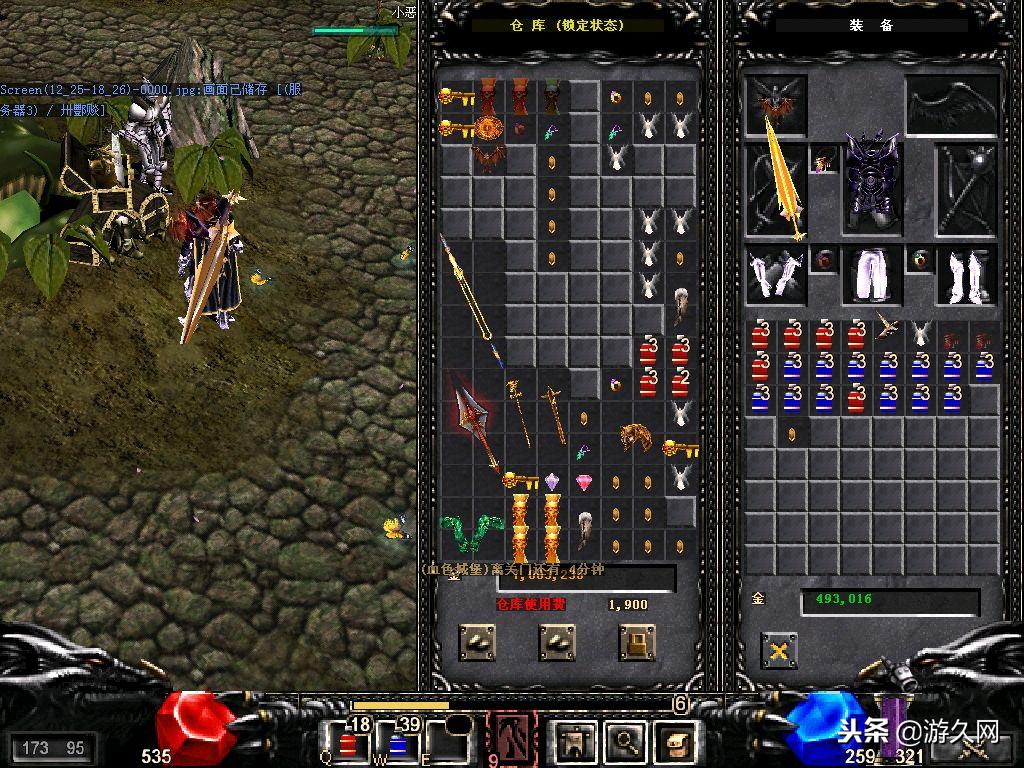Select the brown horned helm in the warehouse
This screenshot has height=768, width=1024.
(632, 436)
